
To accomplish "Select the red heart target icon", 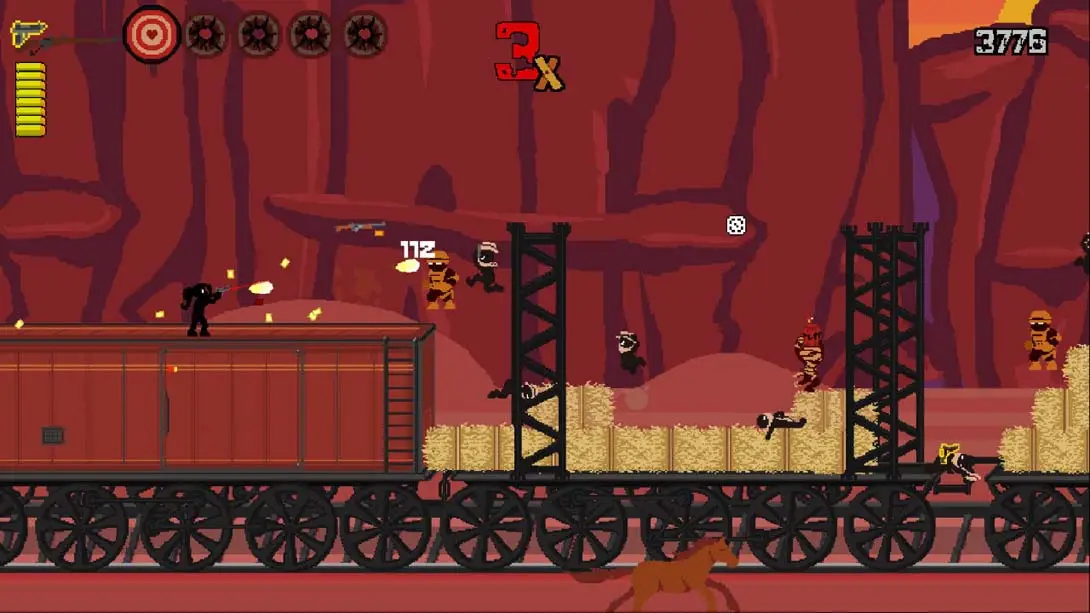I will (152, 35).
